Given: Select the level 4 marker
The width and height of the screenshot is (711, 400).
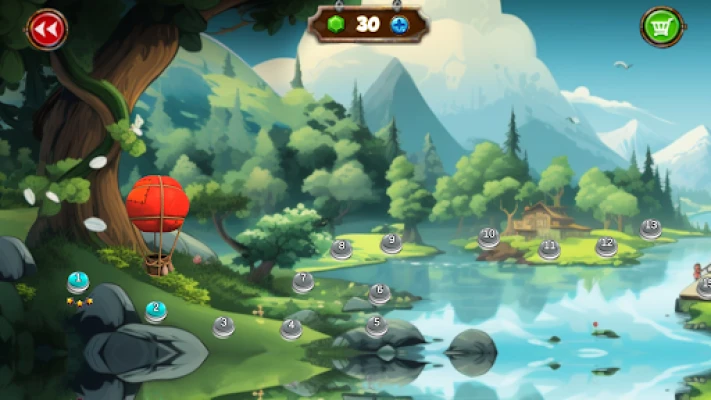Looking at the screenshot, I should click(291, 328).
